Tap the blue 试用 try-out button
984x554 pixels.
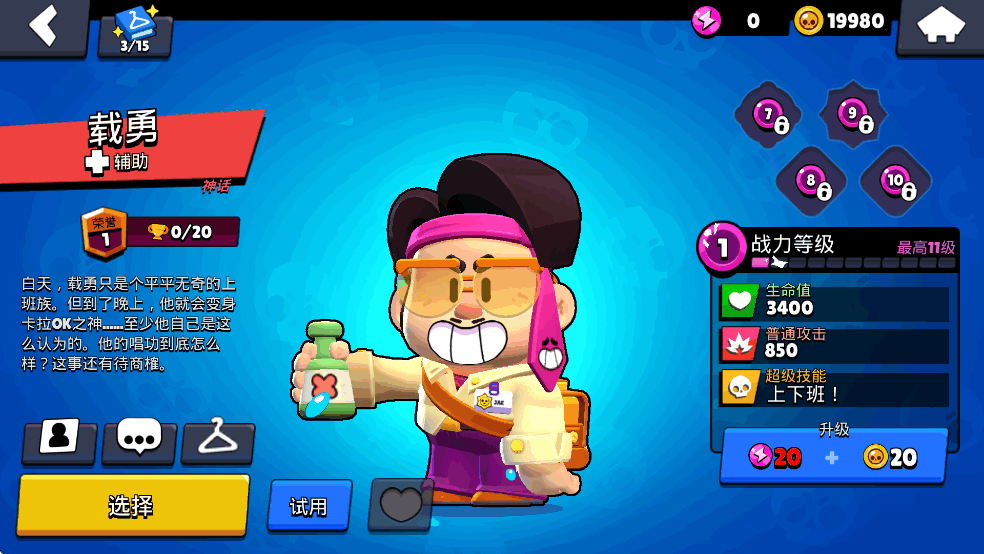pos(309,506)
